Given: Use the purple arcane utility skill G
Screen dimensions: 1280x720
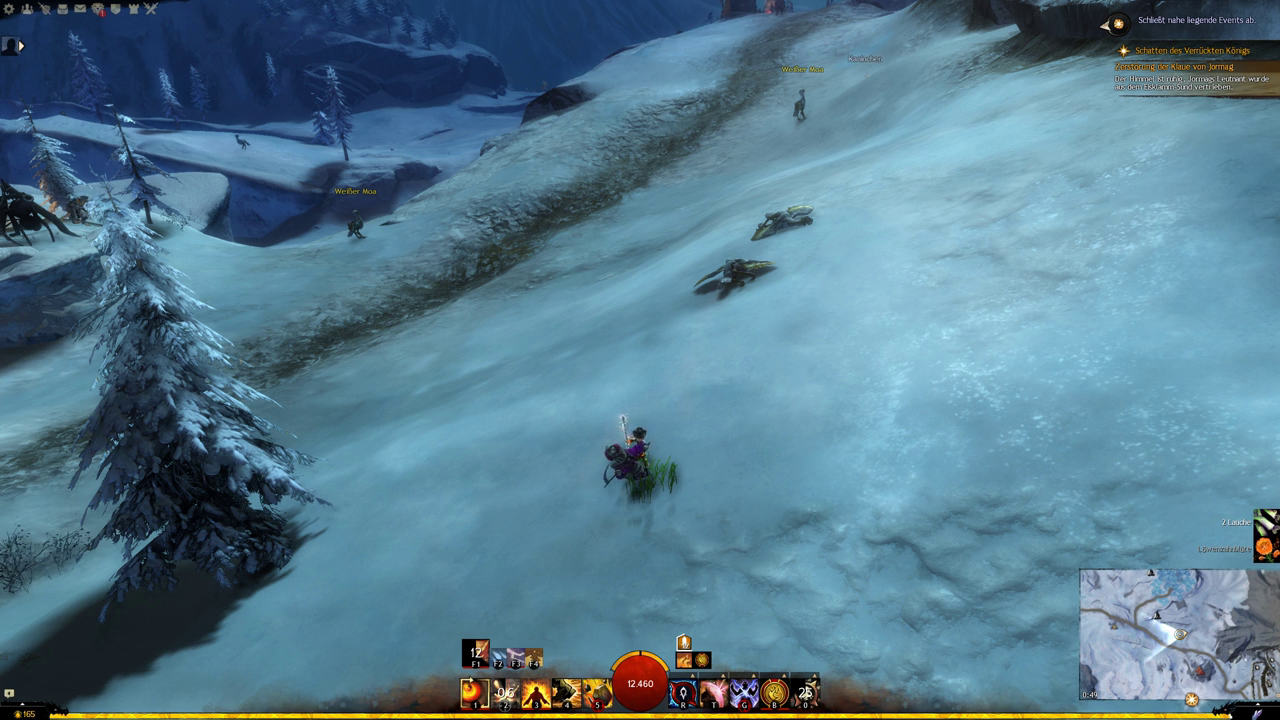Looking at the screenshot, I should tap(744, 692).
